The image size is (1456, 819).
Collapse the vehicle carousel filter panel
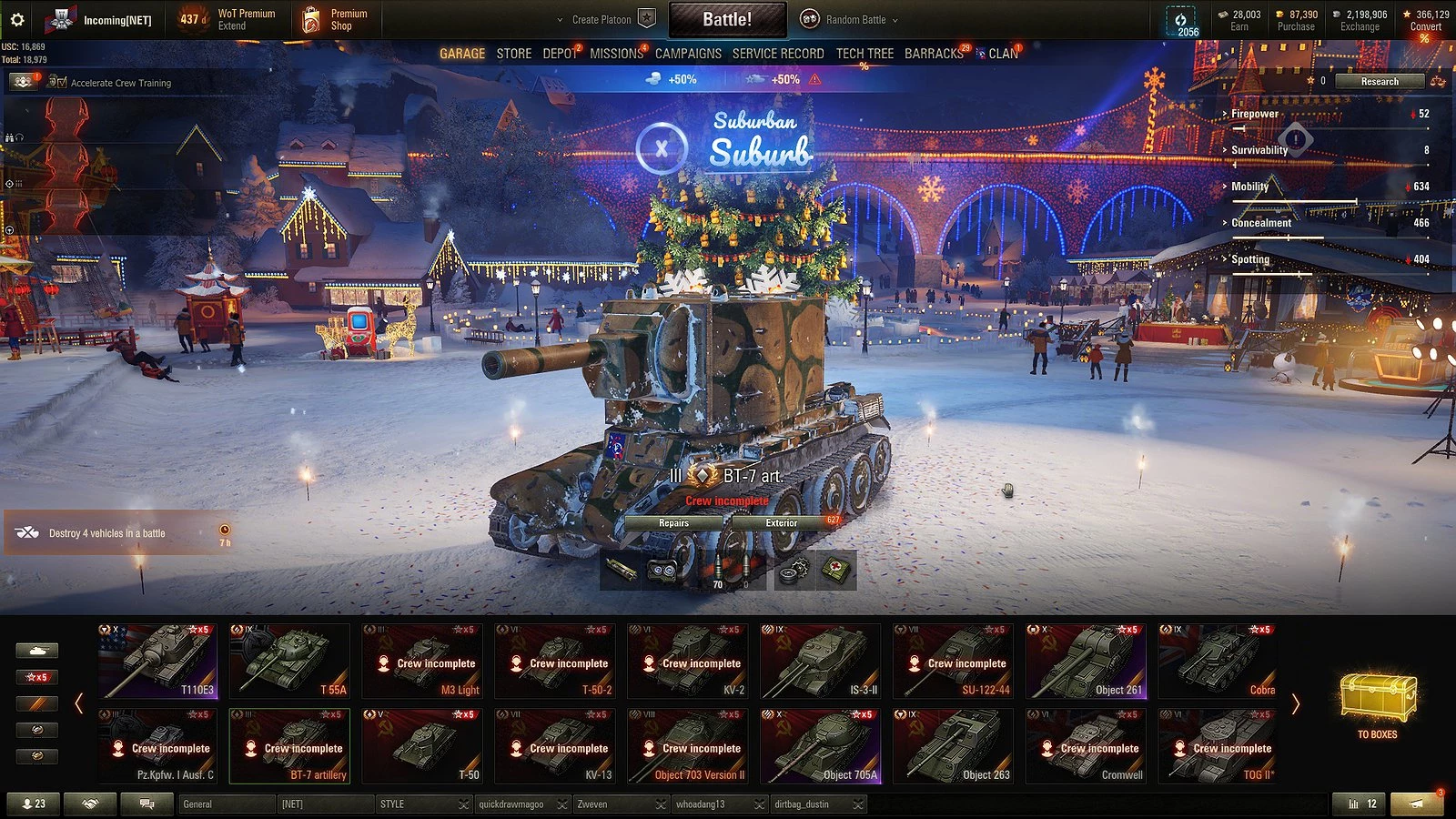(80, 702)
